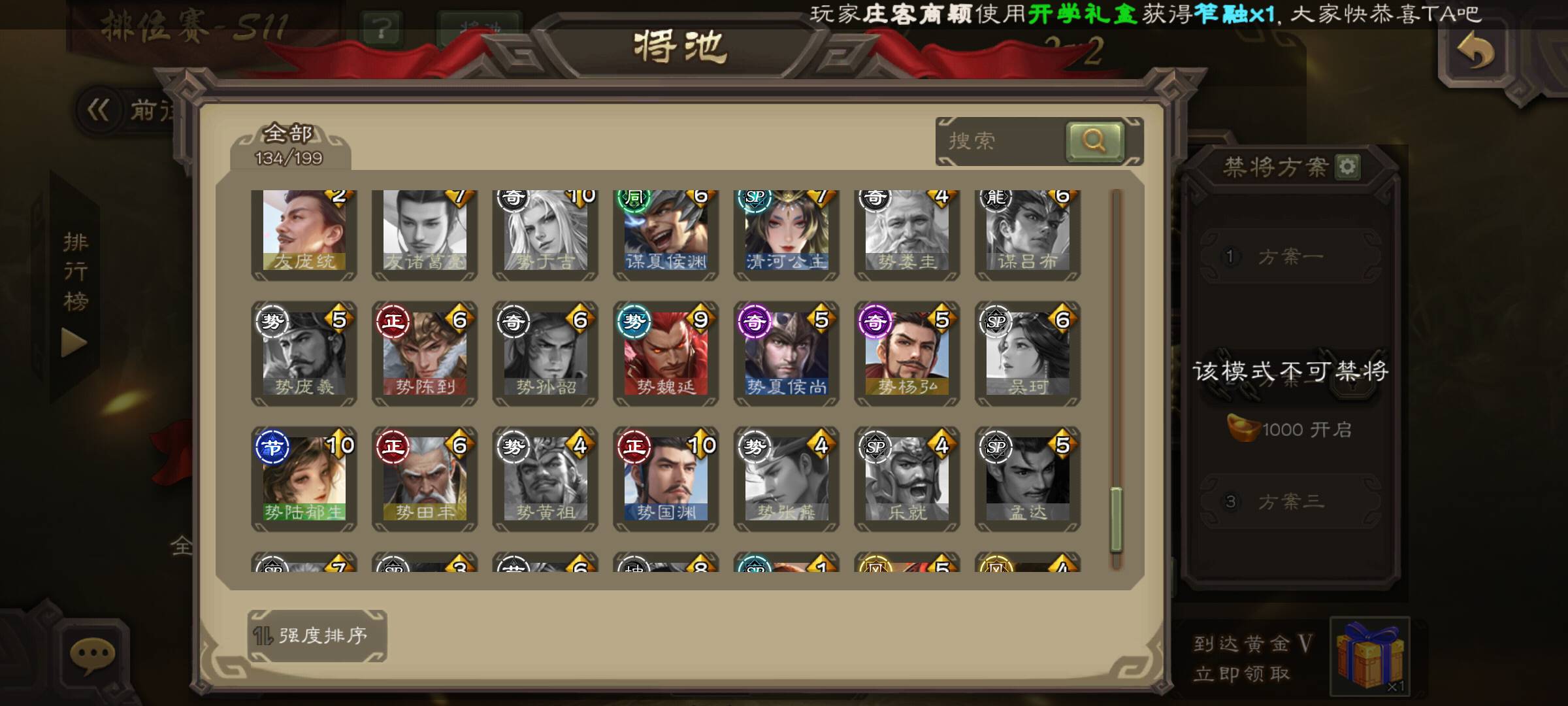Screen dimensions: 1568x706
Task: Toggle the 强度排序 sort button
Action: (318, 635)
